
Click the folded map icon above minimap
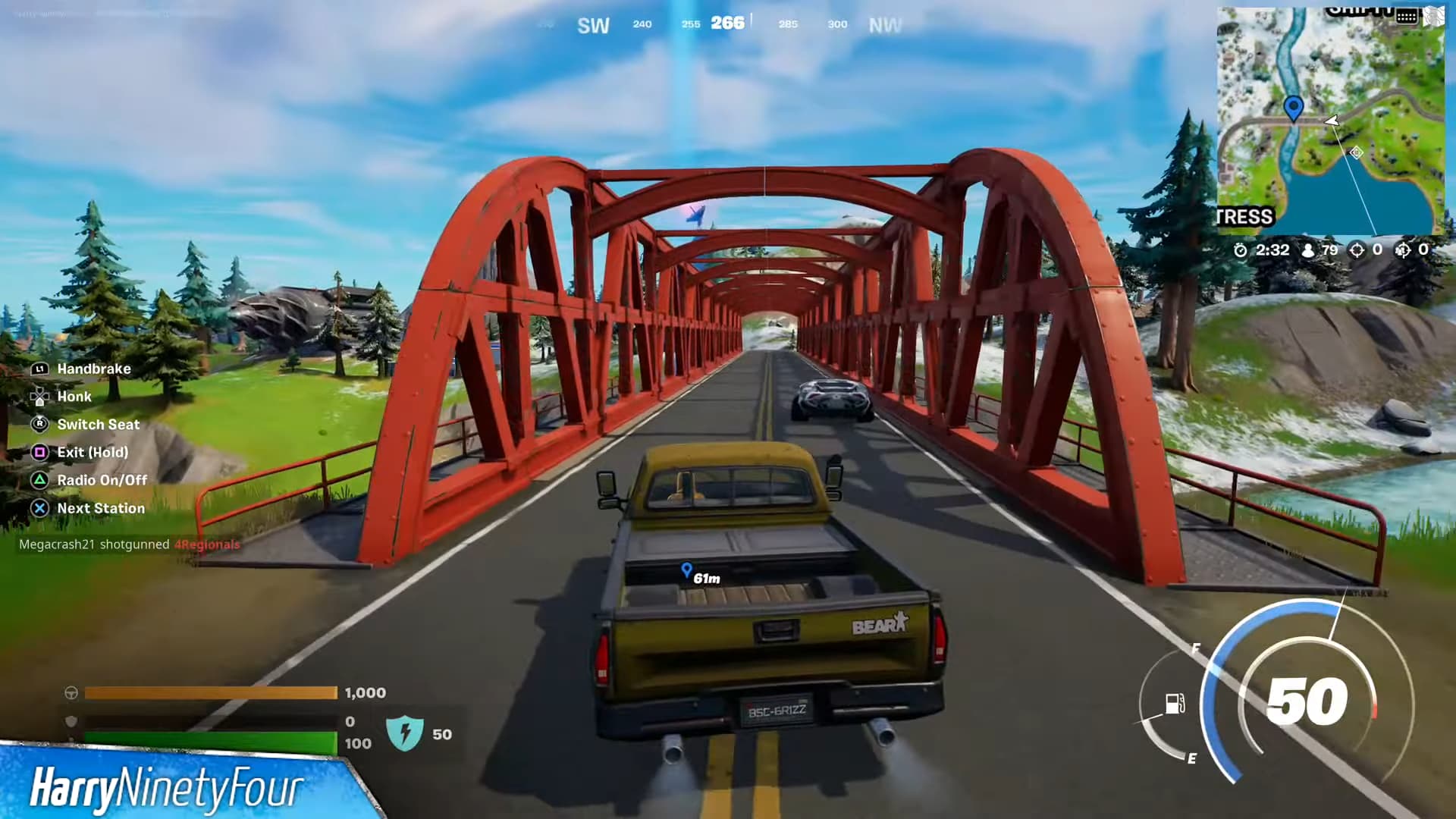tap(1434, 16)
